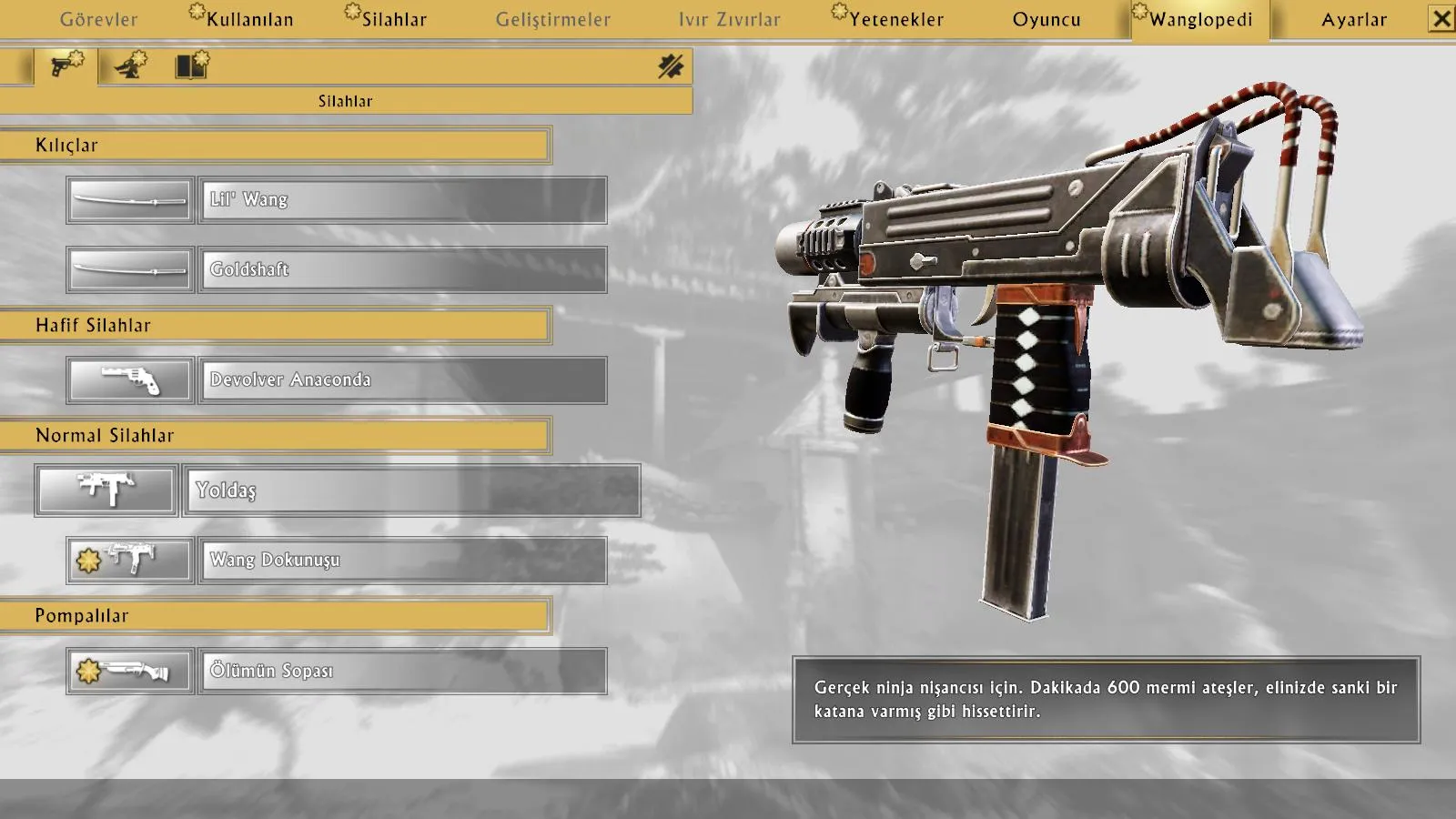Open the Ayarlar settings tab
This screenshot has height=819, width=1456.
tap(1354, 19)
